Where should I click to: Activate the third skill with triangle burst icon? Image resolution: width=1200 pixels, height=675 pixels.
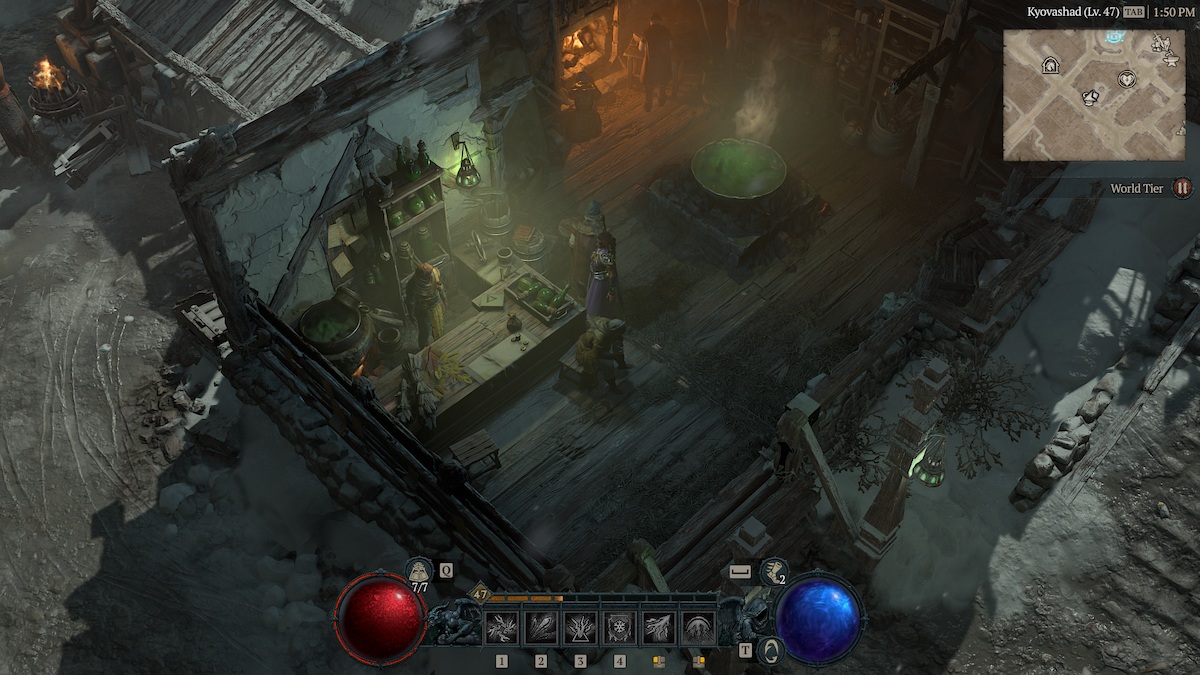[x=580, y=628]
